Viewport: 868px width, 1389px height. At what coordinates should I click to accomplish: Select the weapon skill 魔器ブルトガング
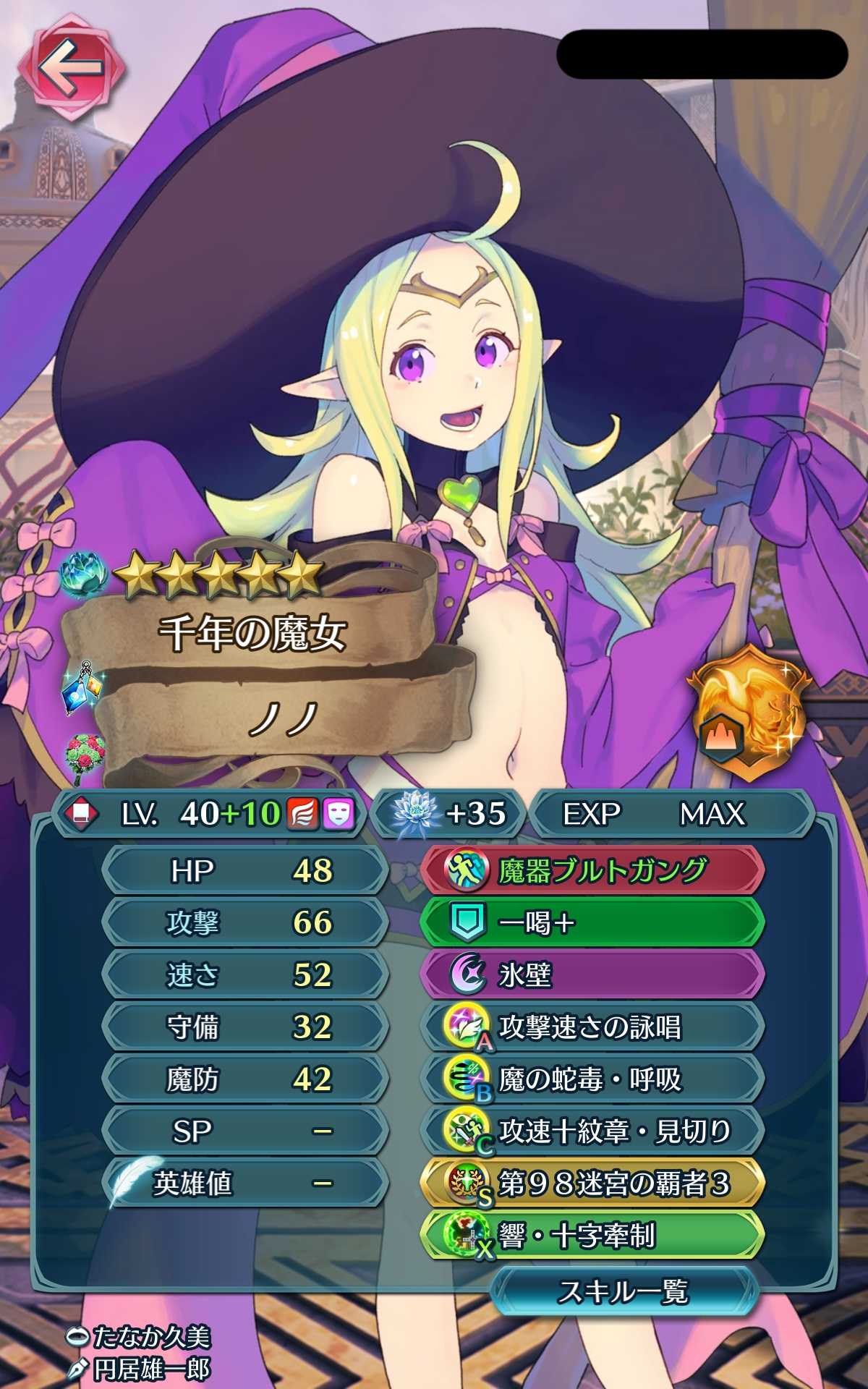(x=592, y=870)
